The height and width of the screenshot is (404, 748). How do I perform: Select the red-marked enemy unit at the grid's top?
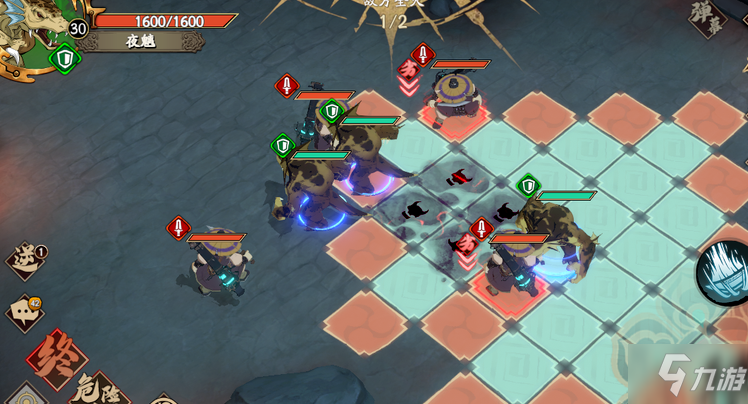click(x=455, y=100)
